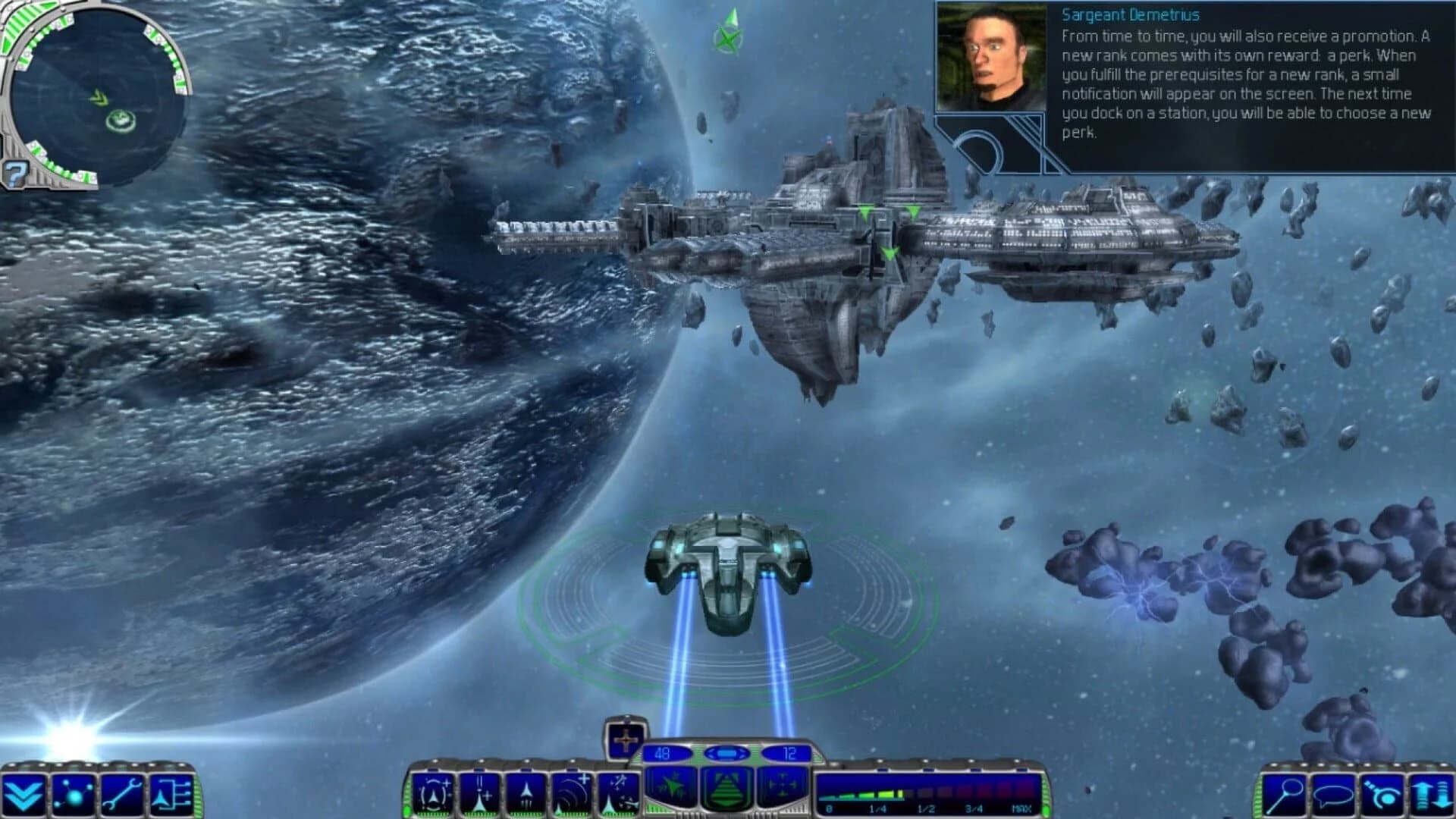Select the wrench repair icon
Image resolution: width=1456 pixels, height=819 pixels.
coord(121,795)
